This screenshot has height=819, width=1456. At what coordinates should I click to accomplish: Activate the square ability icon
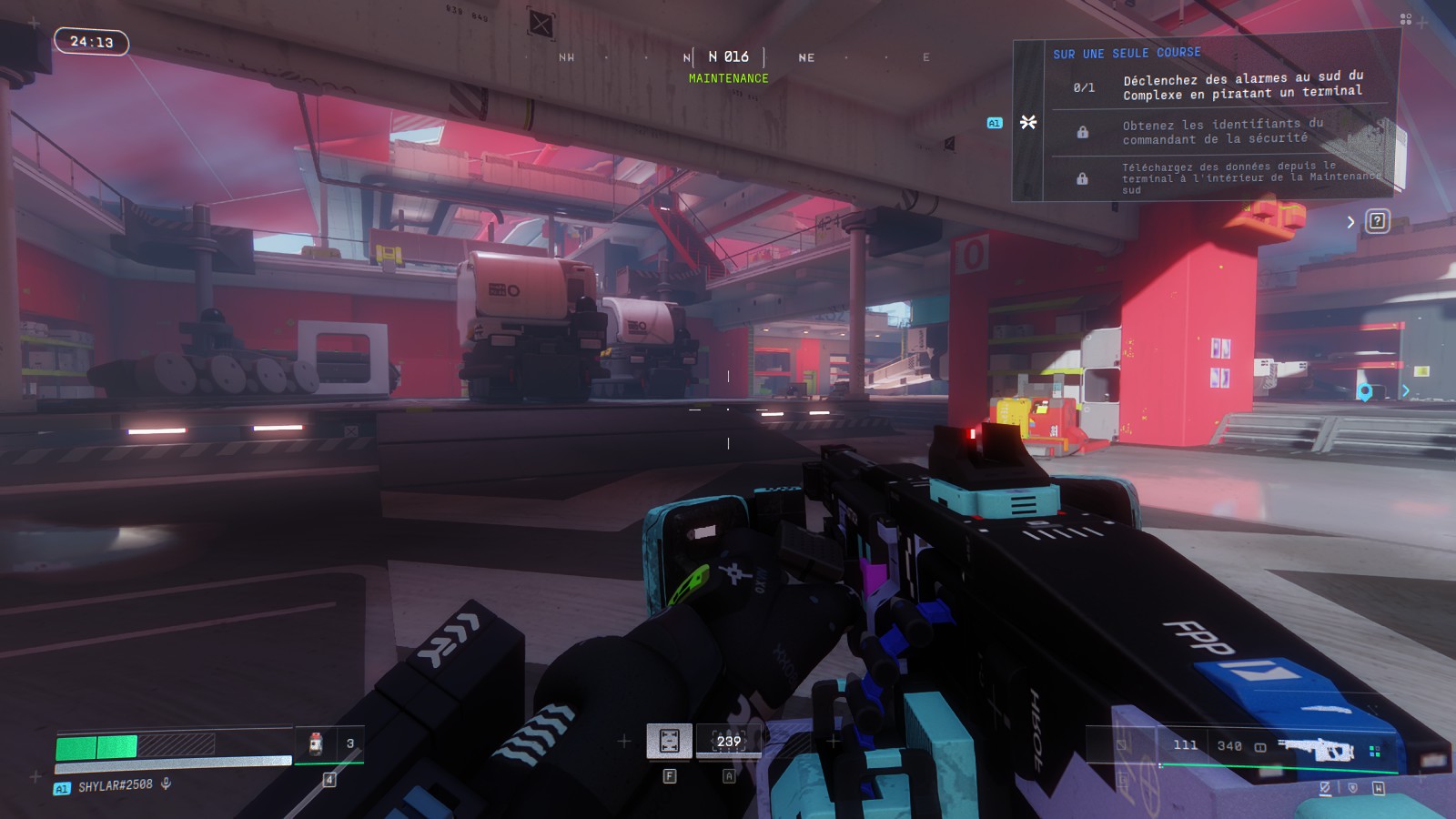click(669, 741)
